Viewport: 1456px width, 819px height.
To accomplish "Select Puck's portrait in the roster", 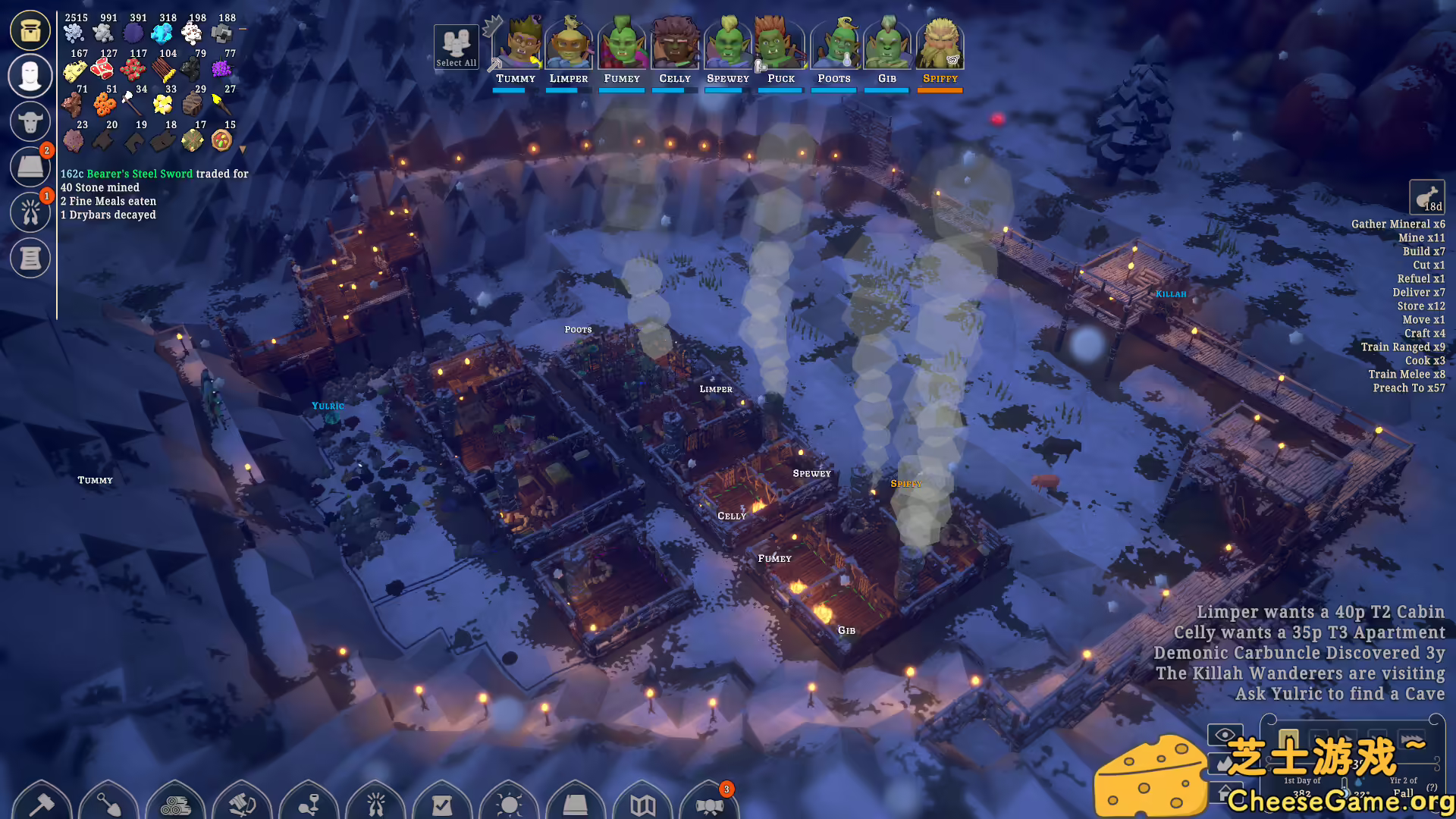I will pyautogui.click(x=780, y=47).
